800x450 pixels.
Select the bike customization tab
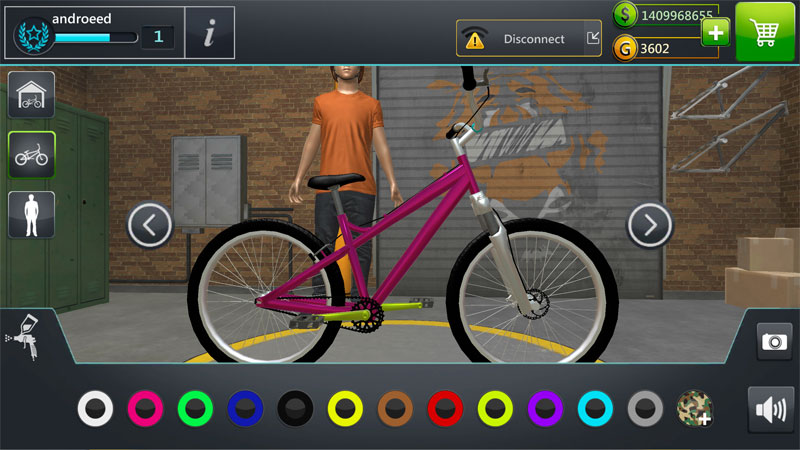(x=31, y=155)
